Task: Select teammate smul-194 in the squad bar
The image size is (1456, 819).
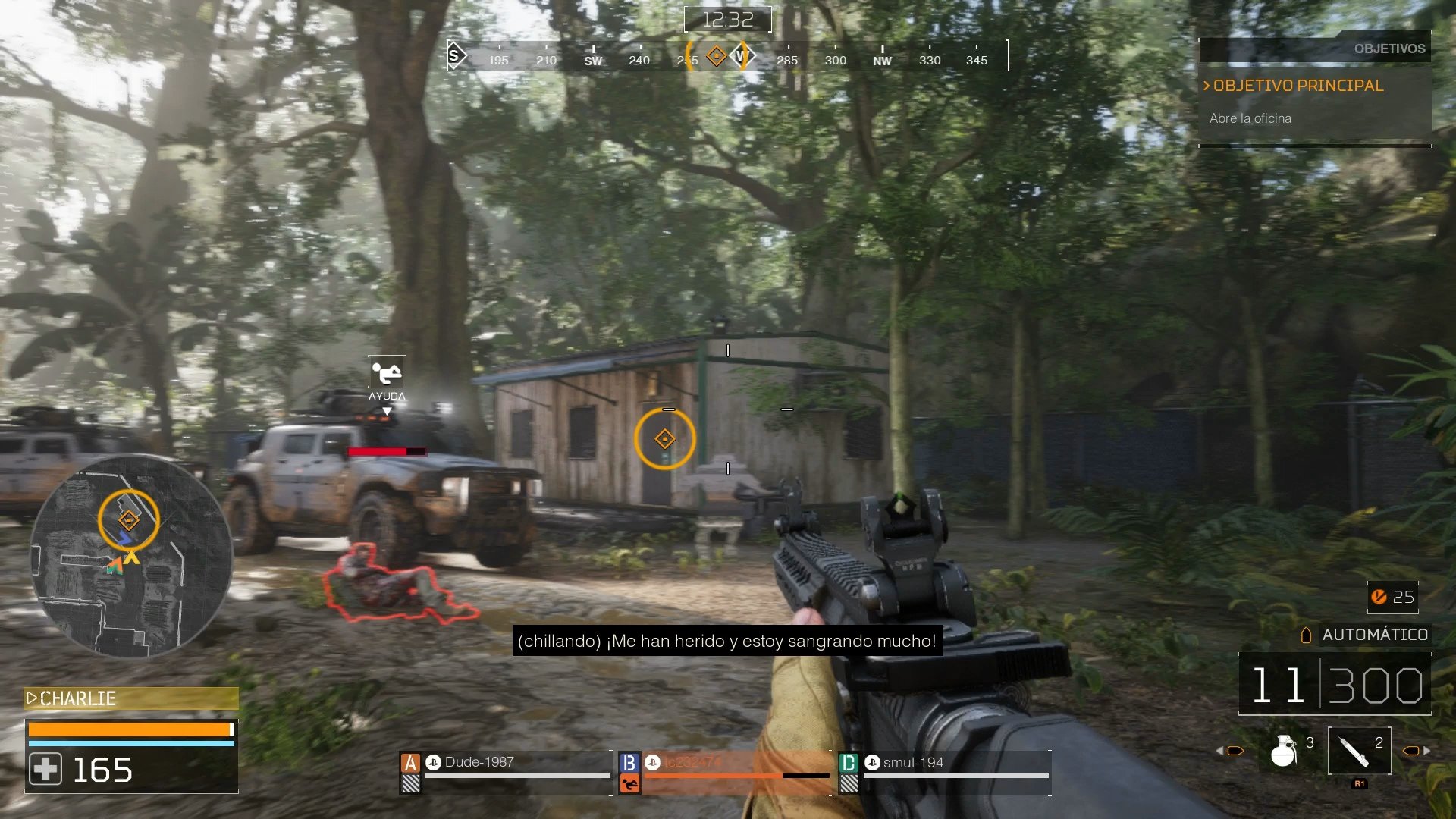Action: click(x=945, y=771)
